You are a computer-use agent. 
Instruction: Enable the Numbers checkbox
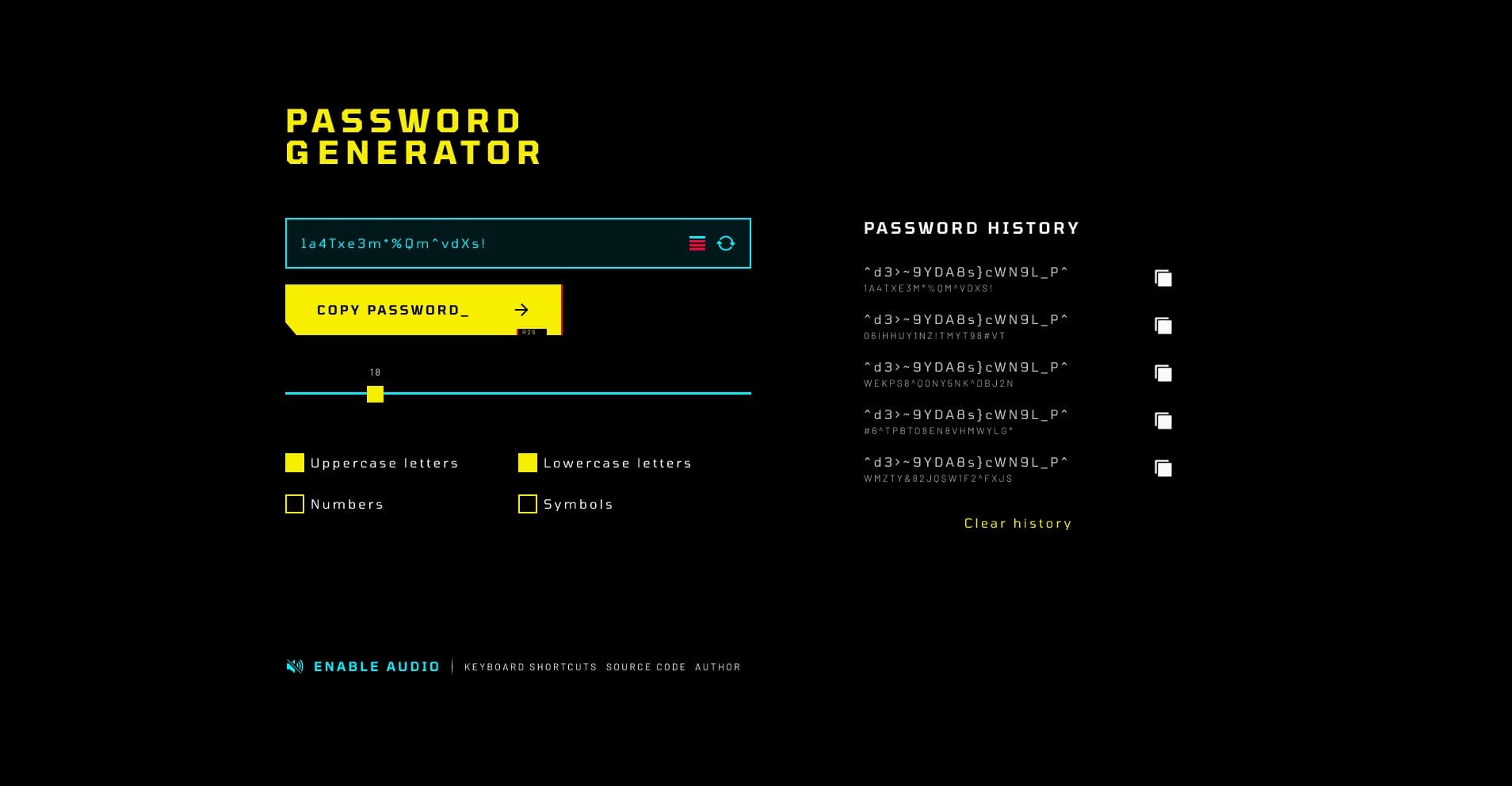click(295, 504)
